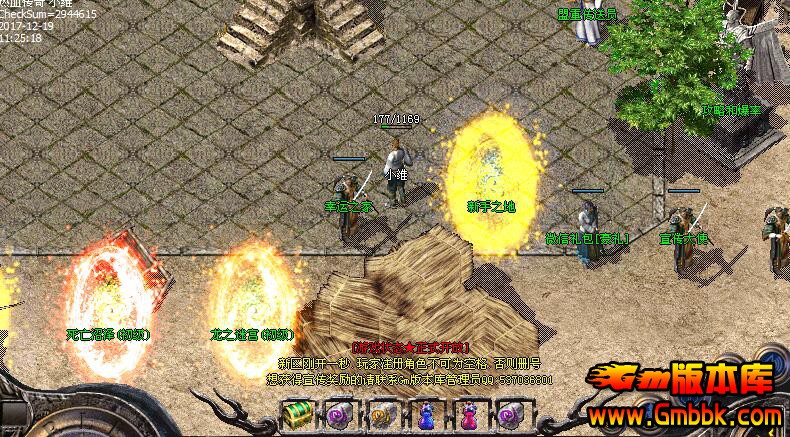Use the red potion in the hotbar
The image size is (790, 437).
point(469,414)
